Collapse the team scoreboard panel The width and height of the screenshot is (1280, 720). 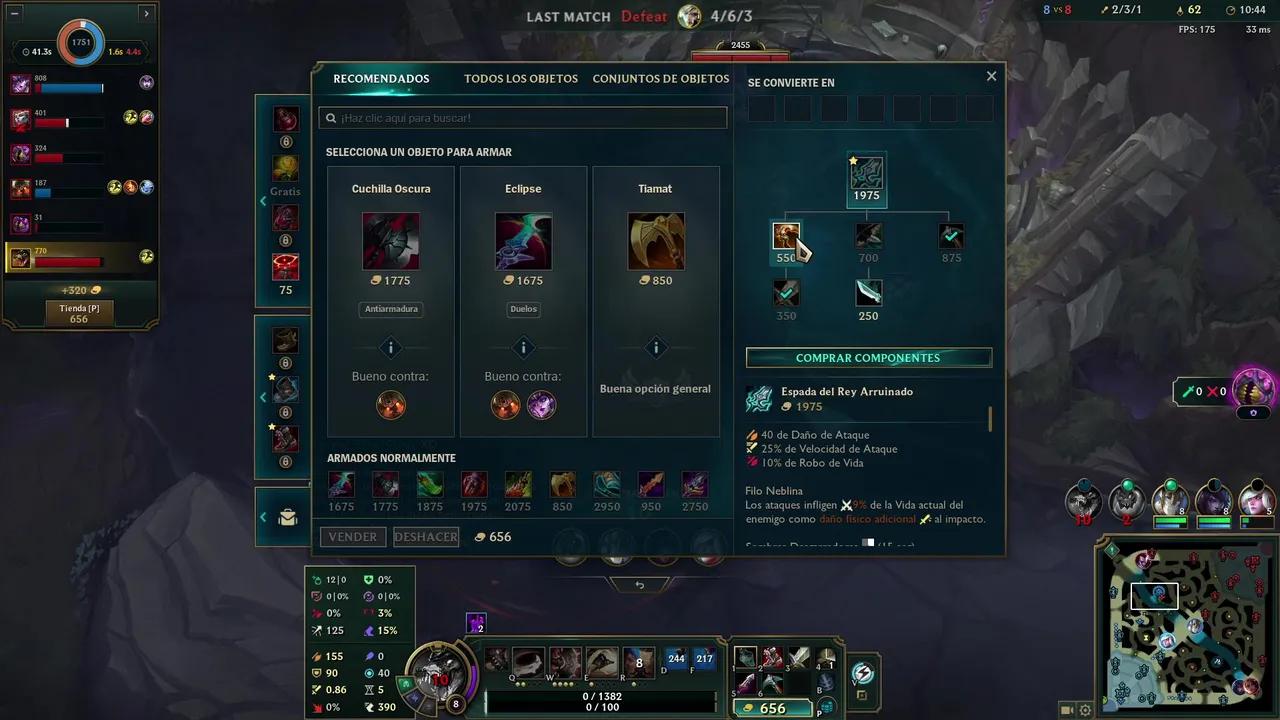pos(15,14)
